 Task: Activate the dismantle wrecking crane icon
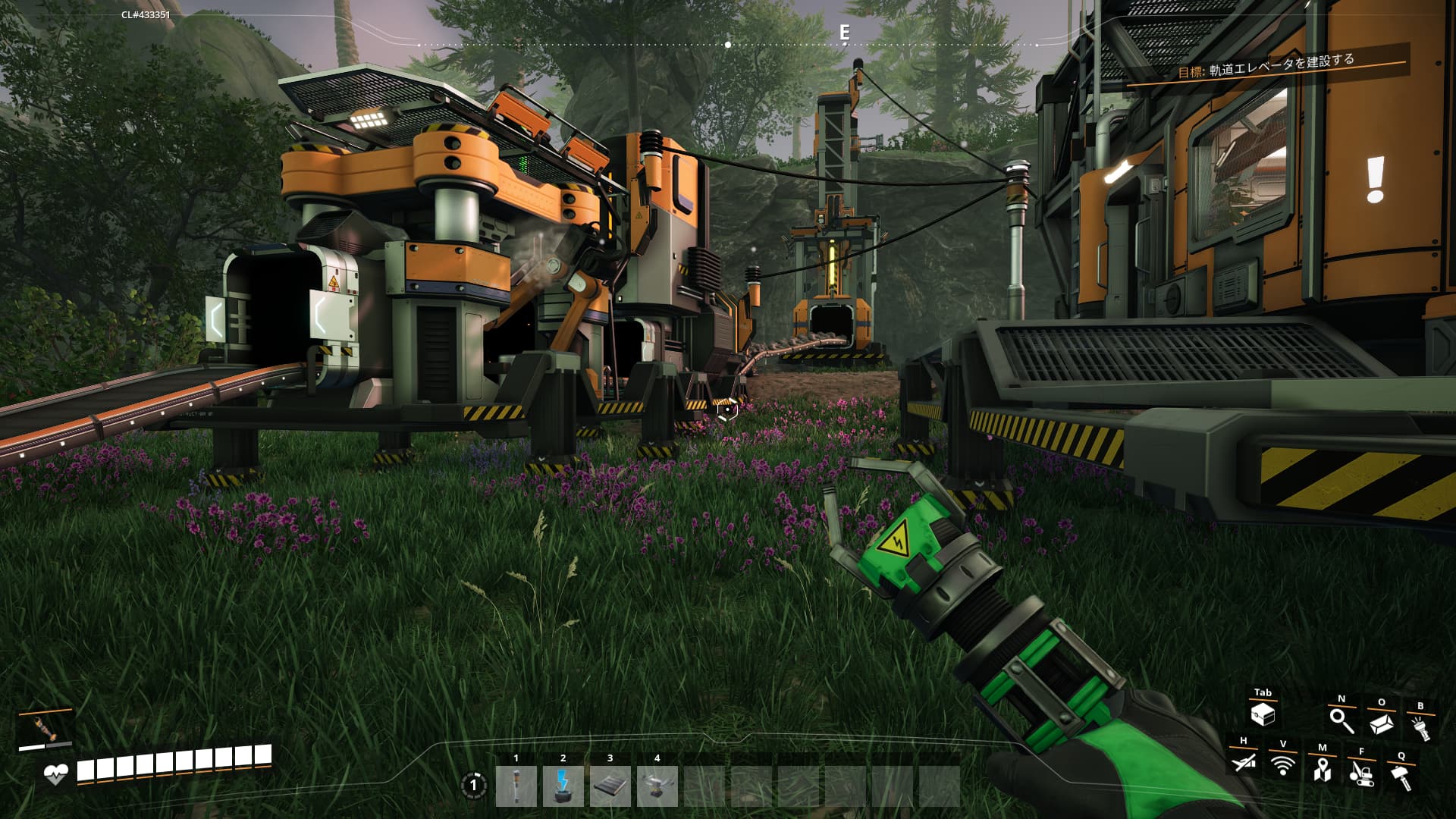pos(1362,773)
